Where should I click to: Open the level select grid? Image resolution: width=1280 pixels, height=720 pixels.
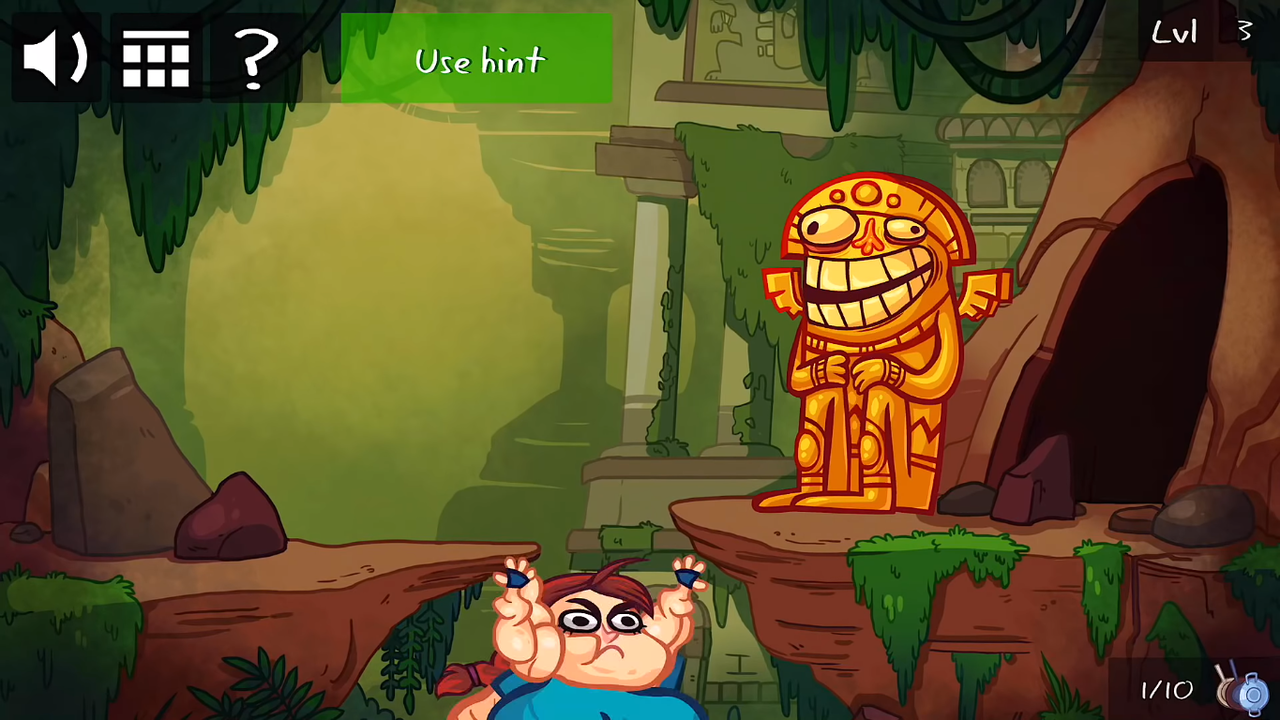pos(156,58)
